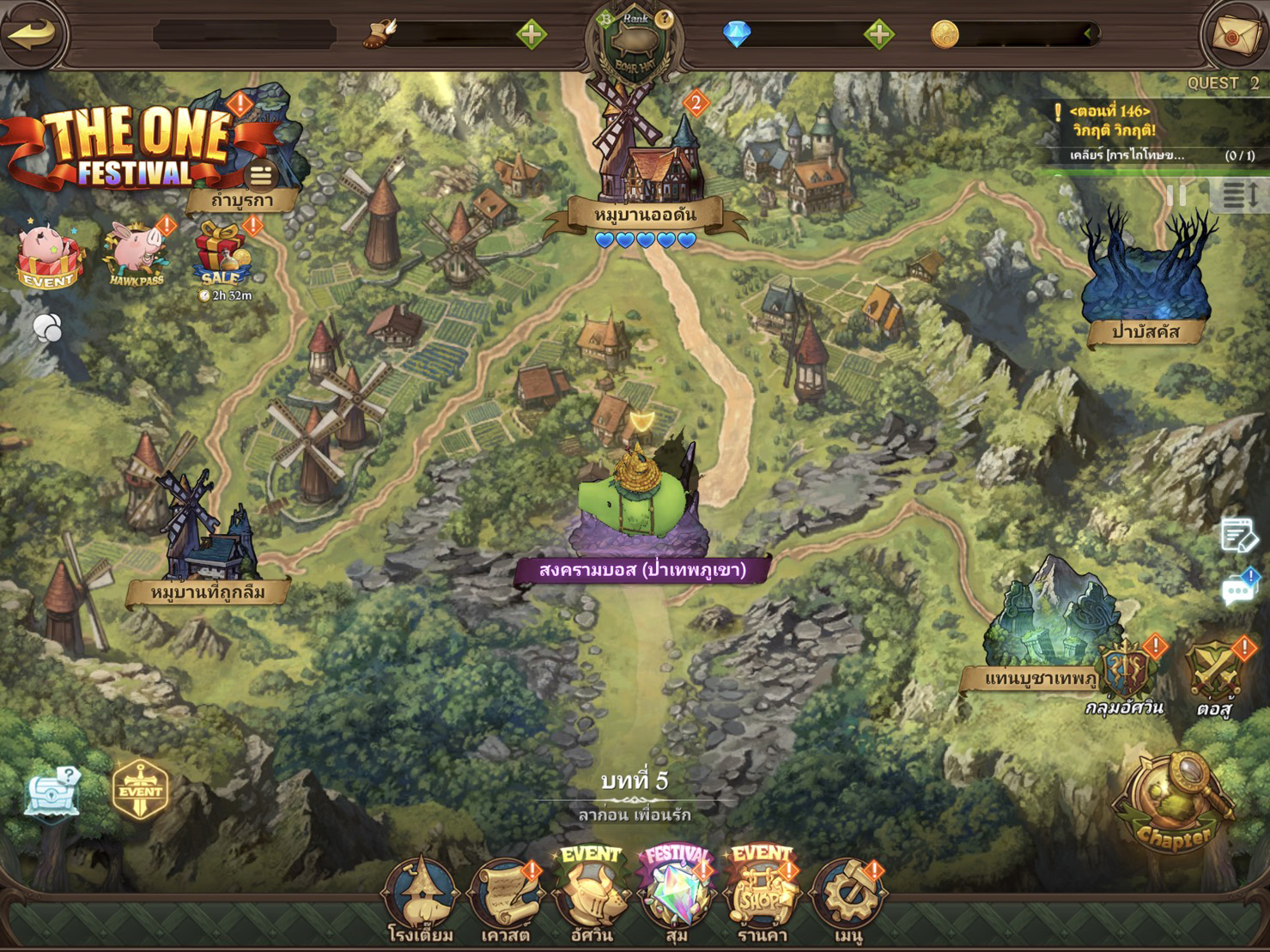The image size is (1270, 952).
Task: Open the chat speech bubble icon
Action: click(x=1238, y=590)
